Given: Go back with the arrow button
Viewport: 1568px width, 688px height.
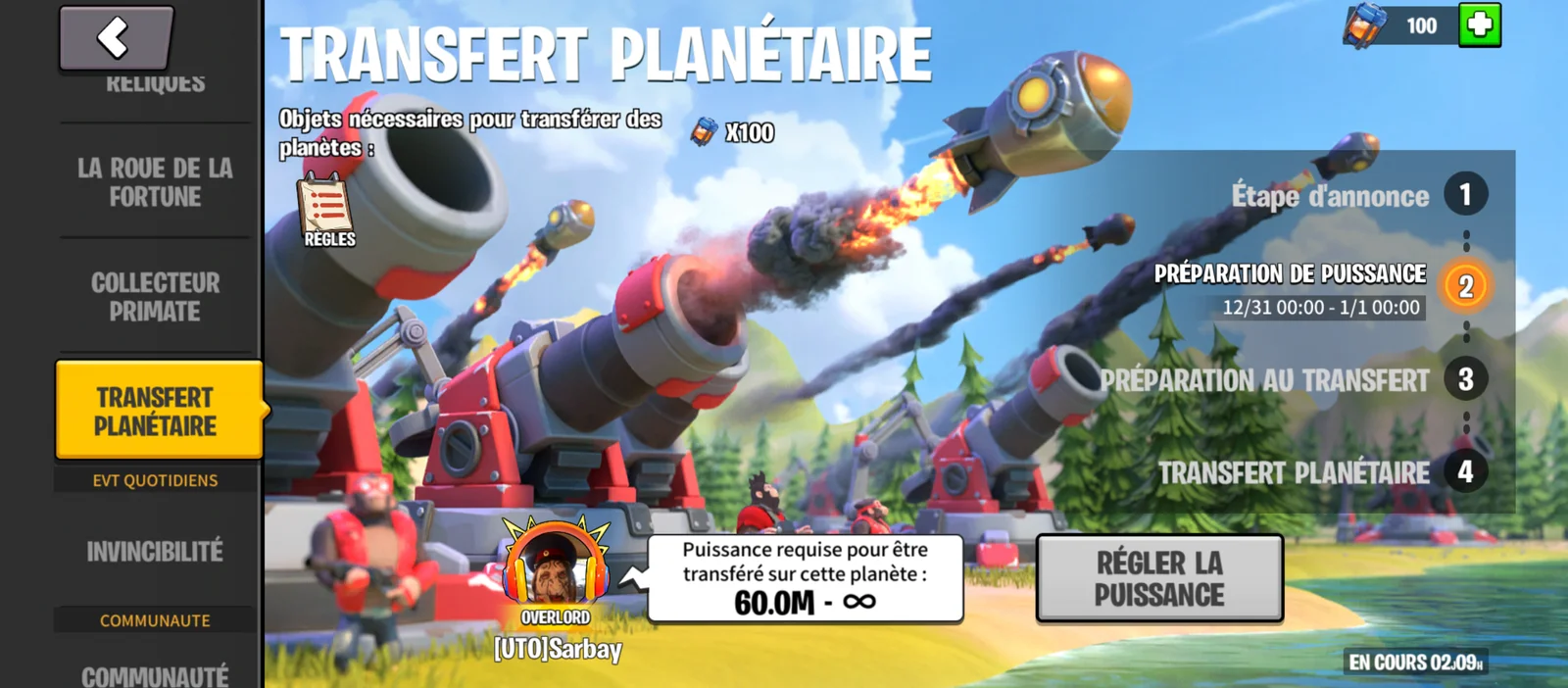Looking at the screenshot, I should 116,38.
